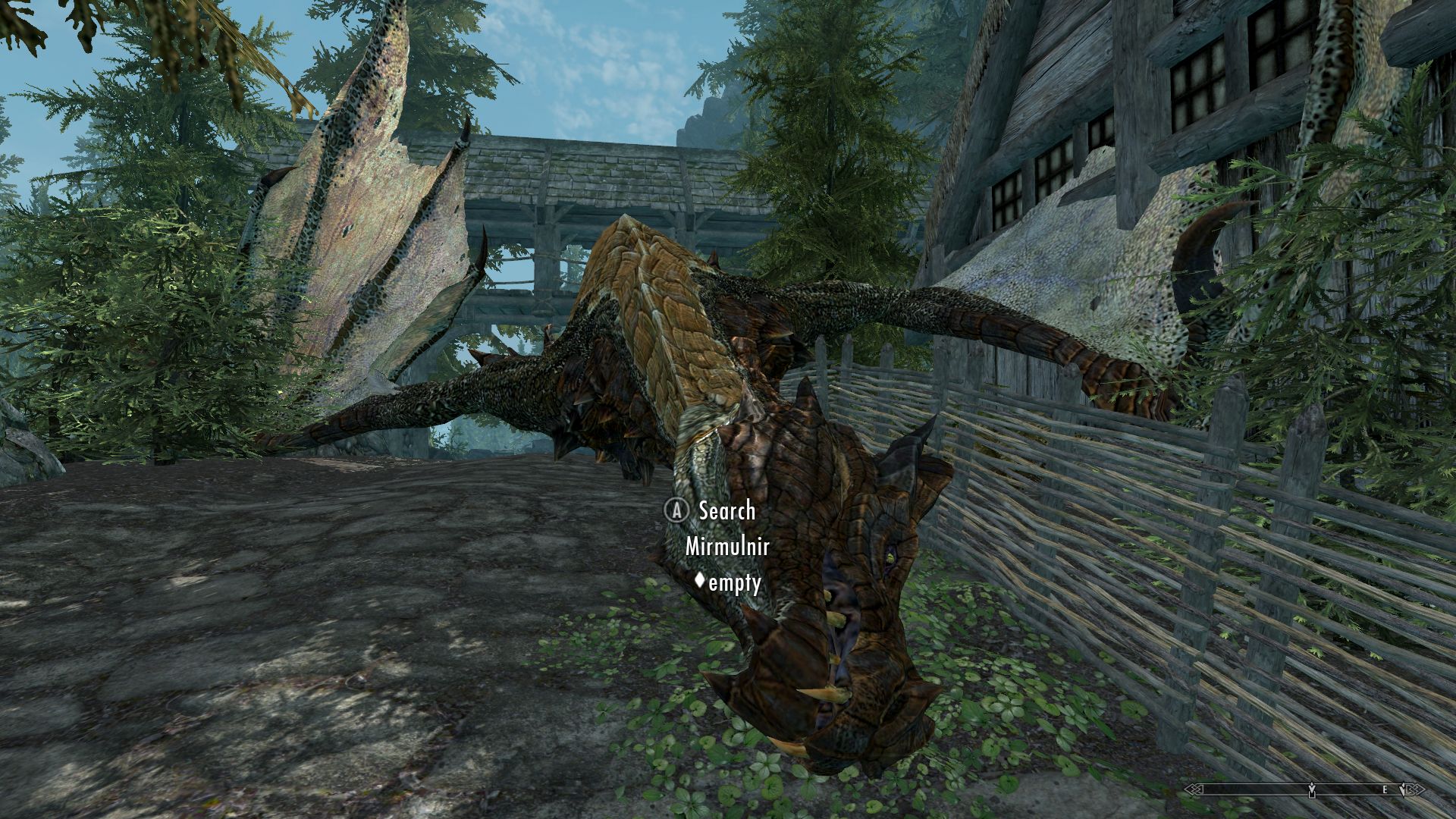Click the compass bar on the HUD
This screenshot has width=1456, height=819.
tap(1304, 789)
